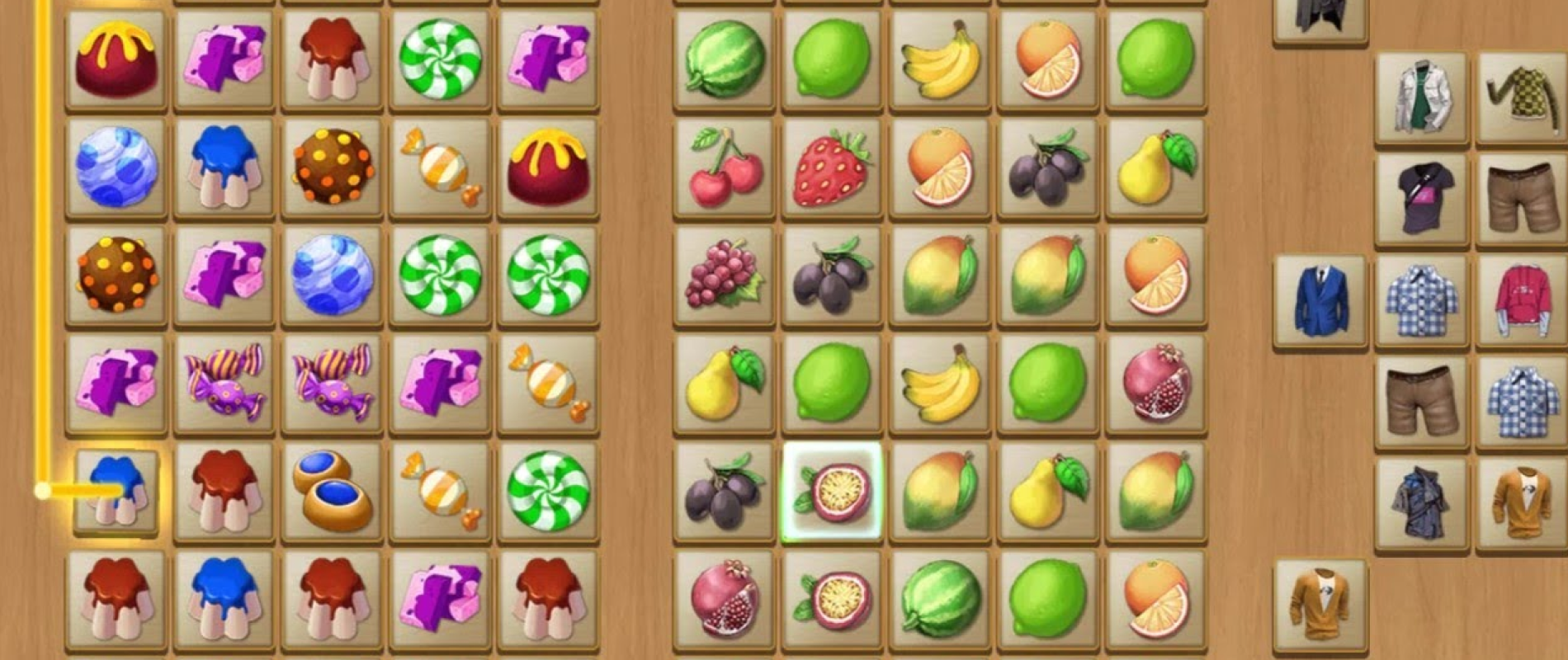Choose the green checkered sweater tile
The width and height of the screenshot is (1568, 660).
click(x=1522, y=97)
